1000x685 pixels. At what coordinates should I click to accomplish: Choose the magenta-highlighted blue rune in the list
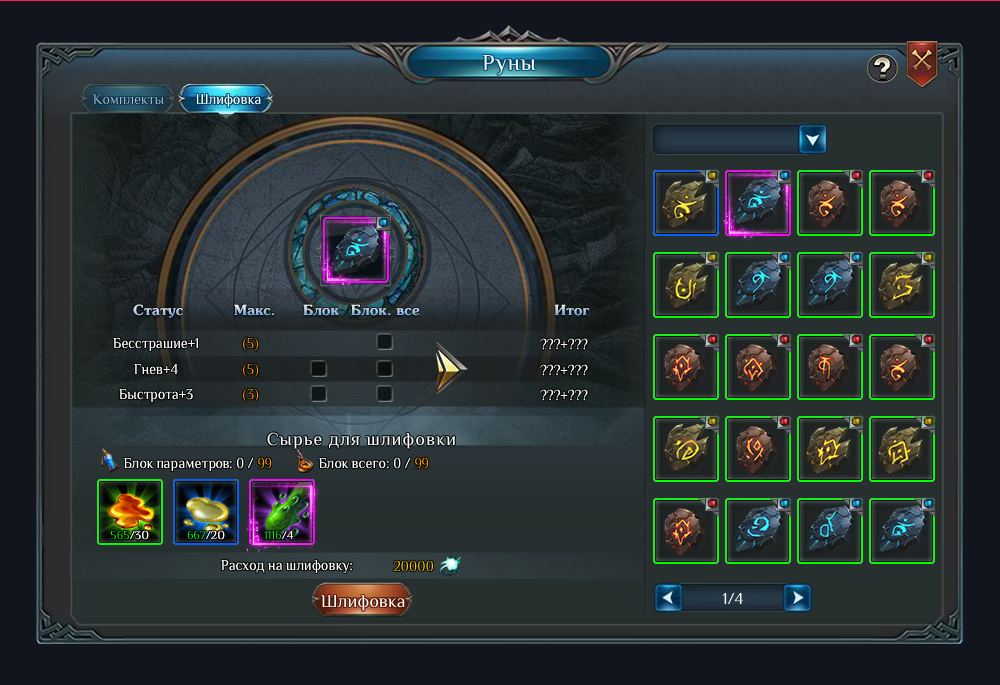click(x=758, y=202)
